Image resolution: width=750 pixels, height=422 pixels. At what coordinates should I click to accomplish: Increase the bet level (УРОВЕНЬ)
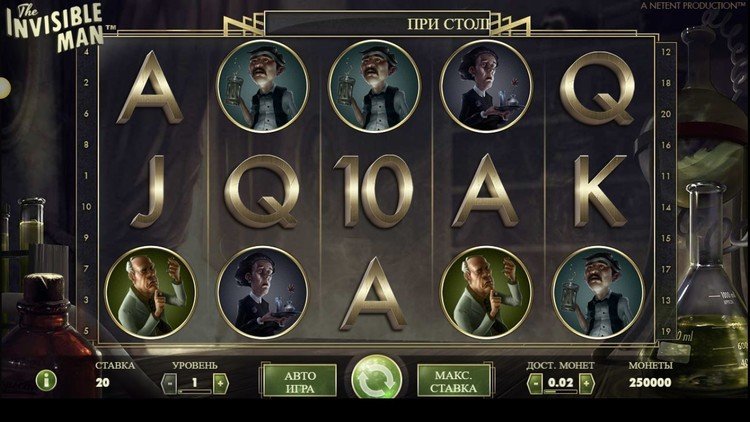click(220, 382)
